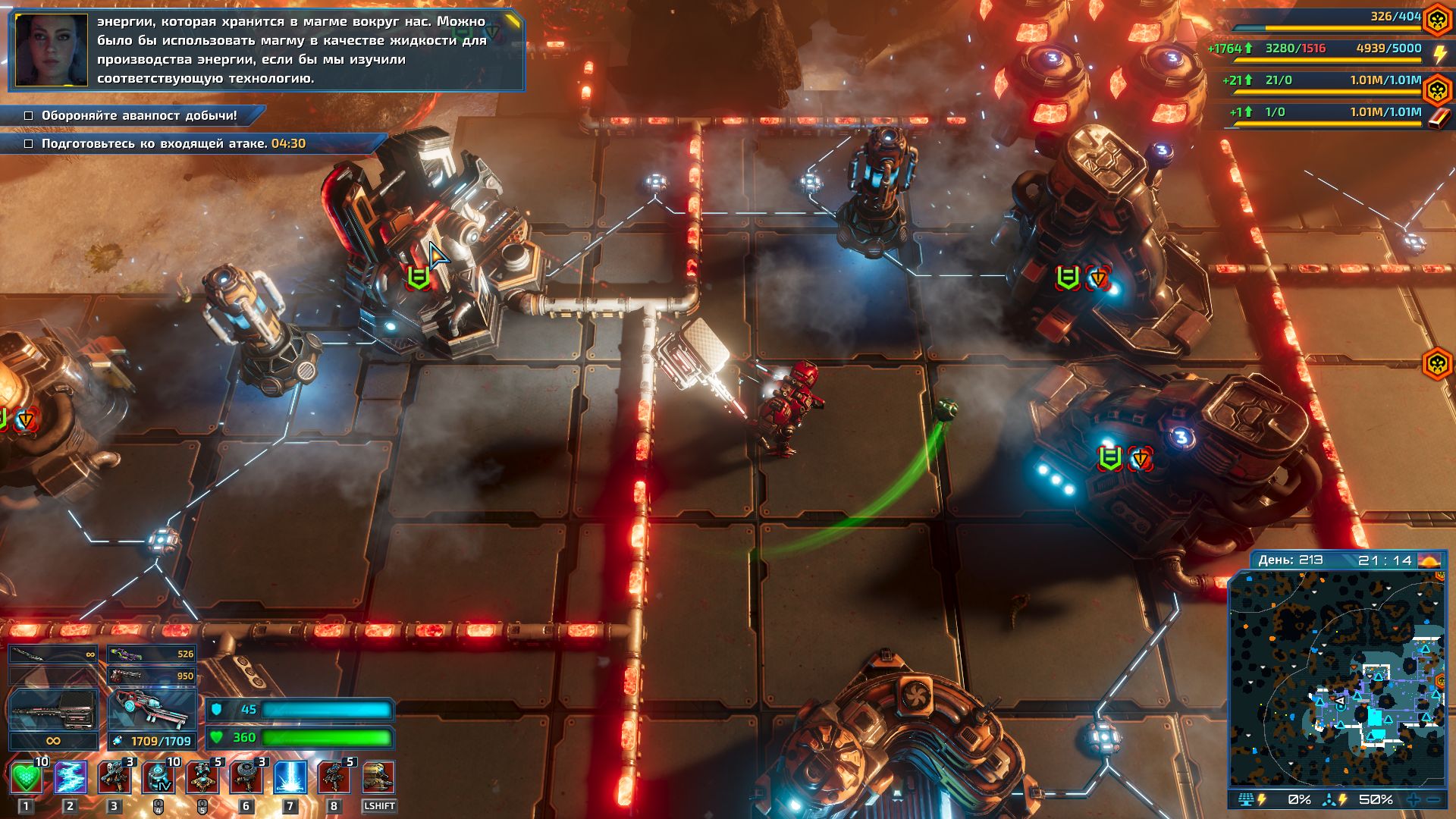1456x819 pixels.
Task: Switch to the minigun with 950 ammo
Action: pos(152,675)
